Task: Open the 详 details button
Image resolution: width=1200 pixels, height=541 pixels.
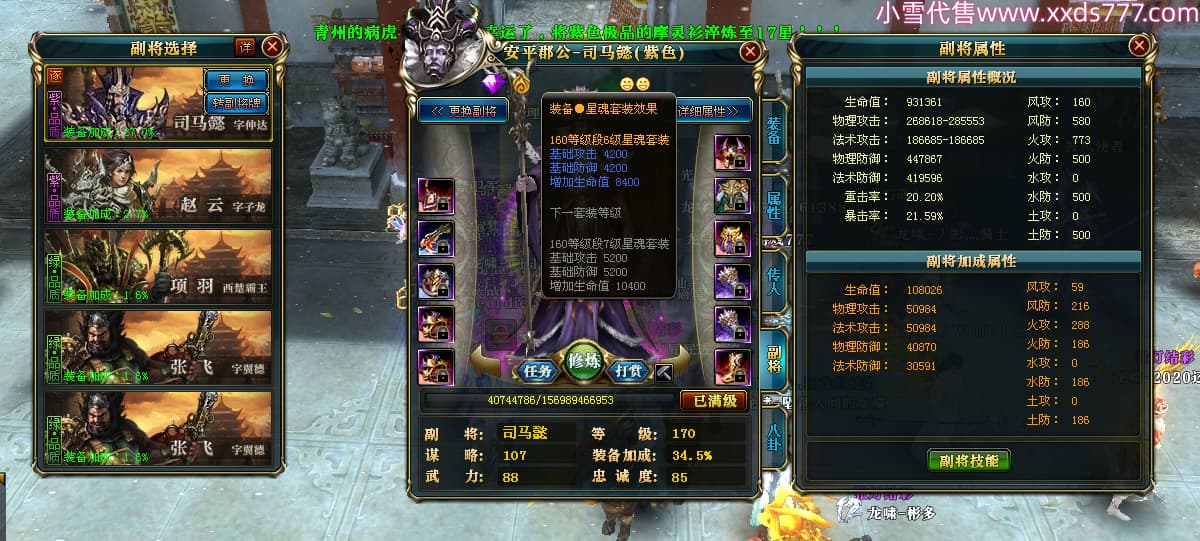Action: (x=245, y=47)
